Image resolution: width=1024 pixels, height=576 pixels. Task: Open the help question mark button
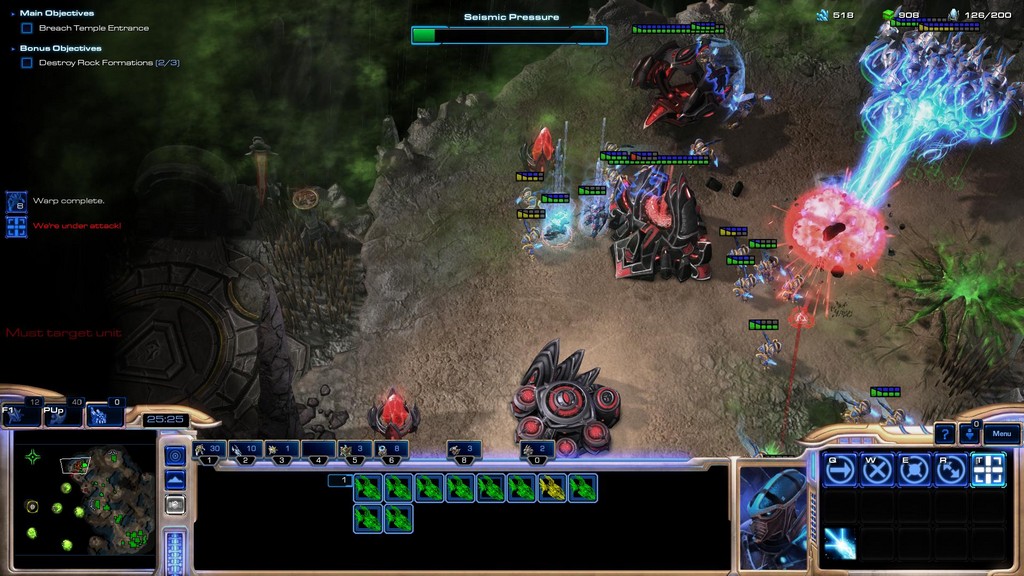pyautogui.click(x=945, y=434)
